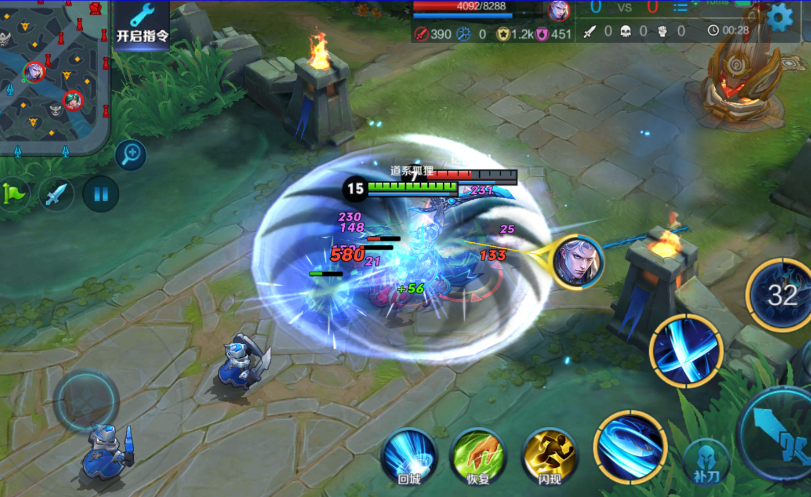The width and height of the screenshot is (811, 497).
Task: Use the 回城 recall ability
Action: pos(409,457)
